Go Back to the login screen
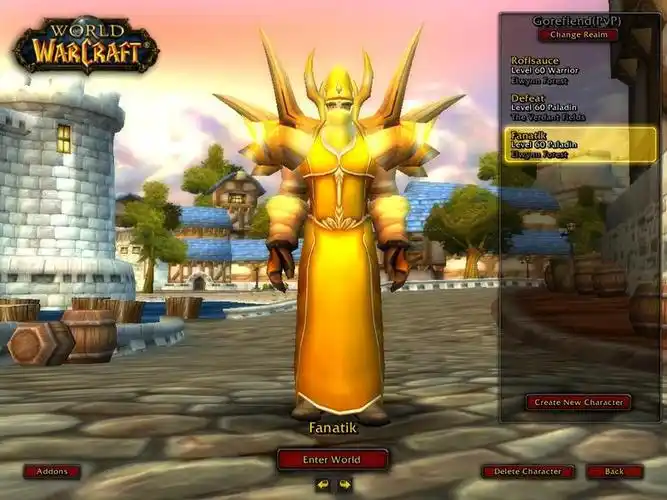 (614, 471)
